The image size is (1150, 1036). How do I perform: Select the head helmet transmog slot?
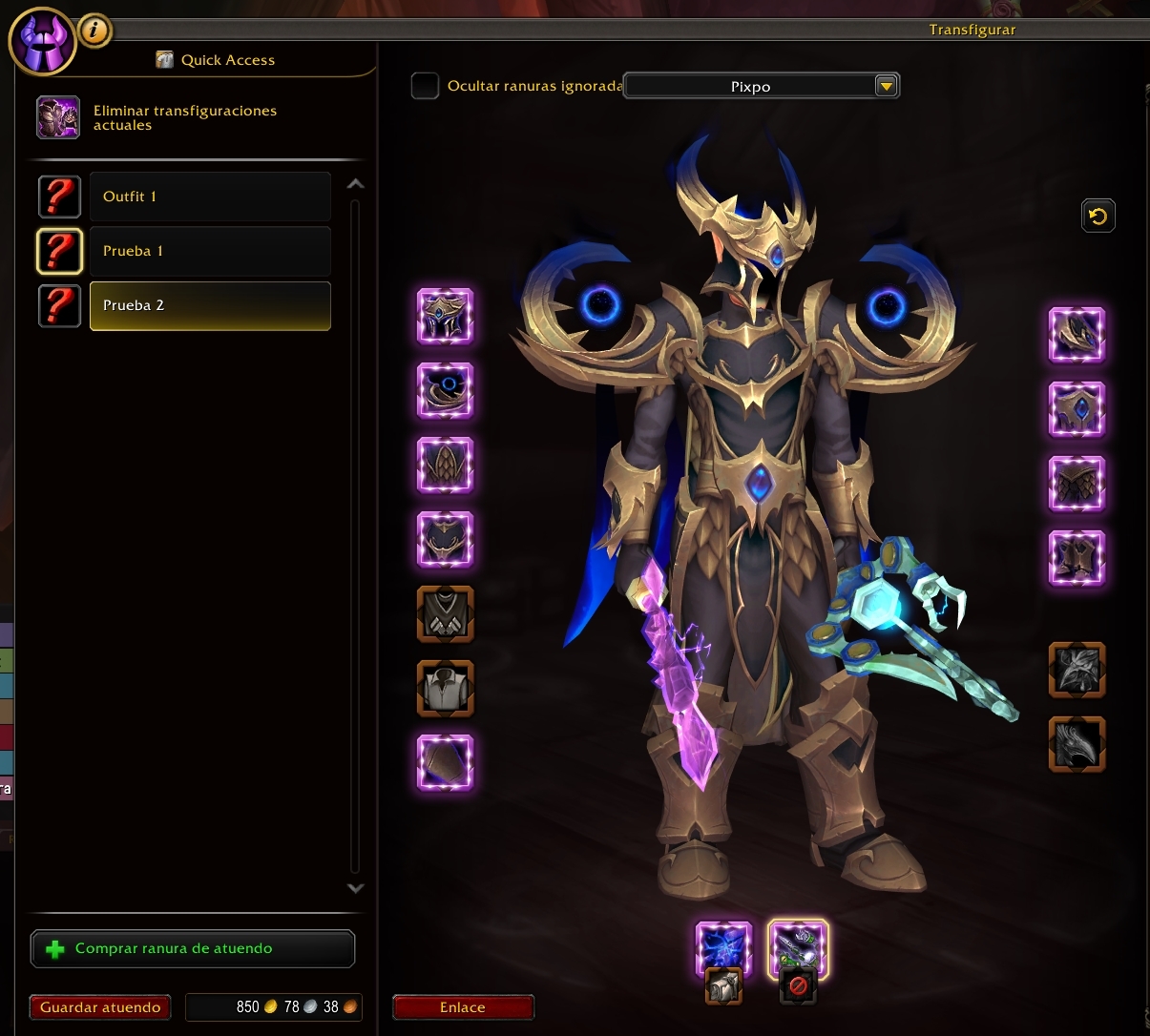point(446,316)
